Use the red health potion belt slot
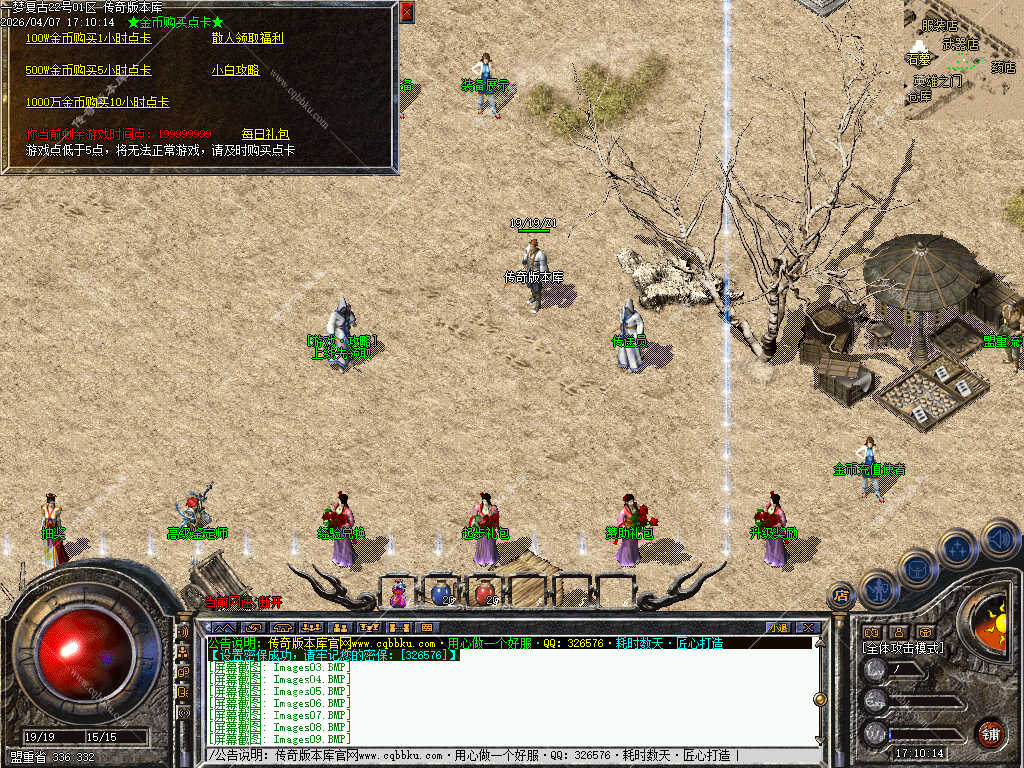Viewport: 1024px width, 768px height. [x=484, y=593]
